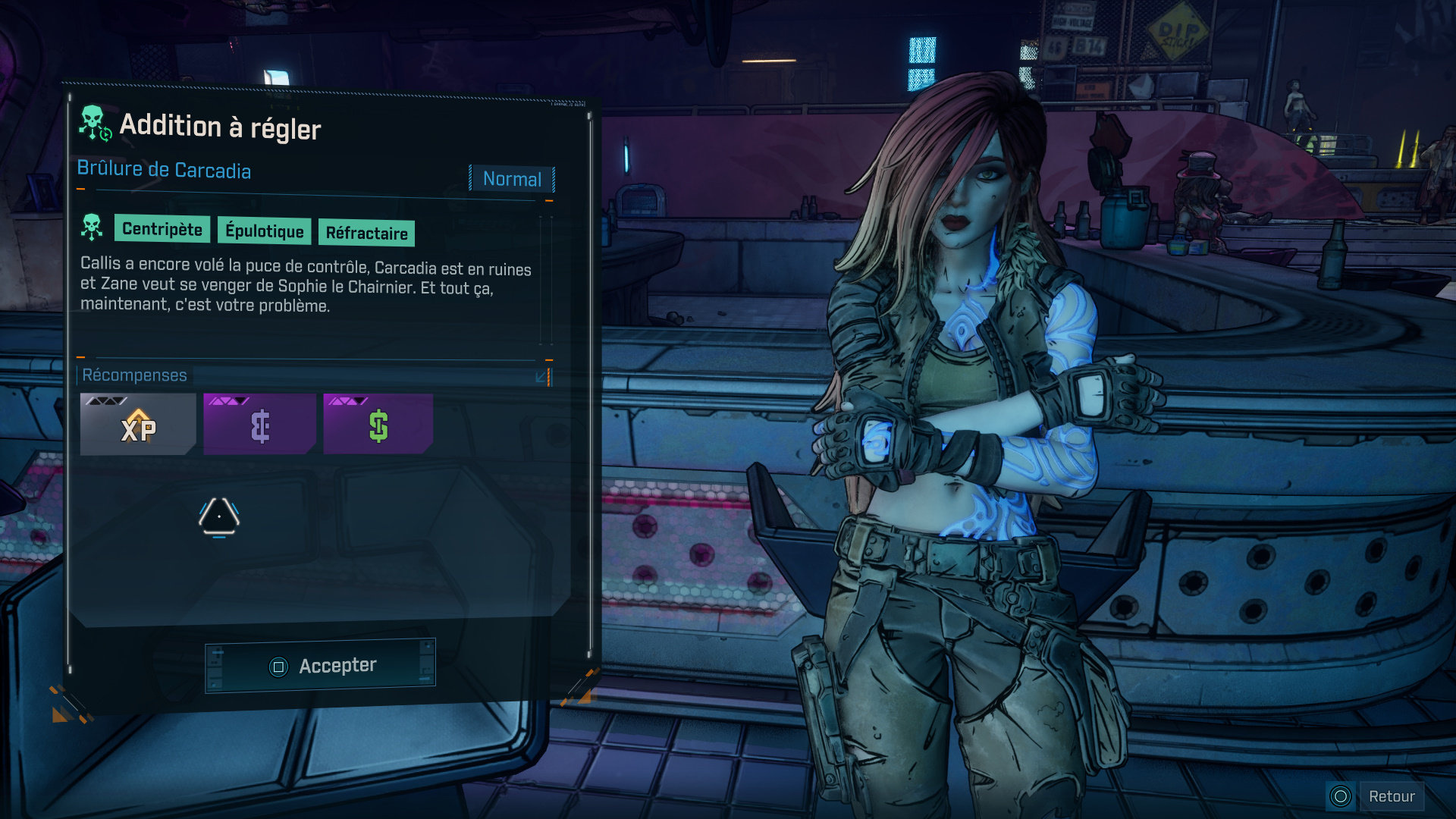Click the purple Eridium reward icon
Screen dimensions: 1456x819
pyautogui.click(x=259, y=424)
